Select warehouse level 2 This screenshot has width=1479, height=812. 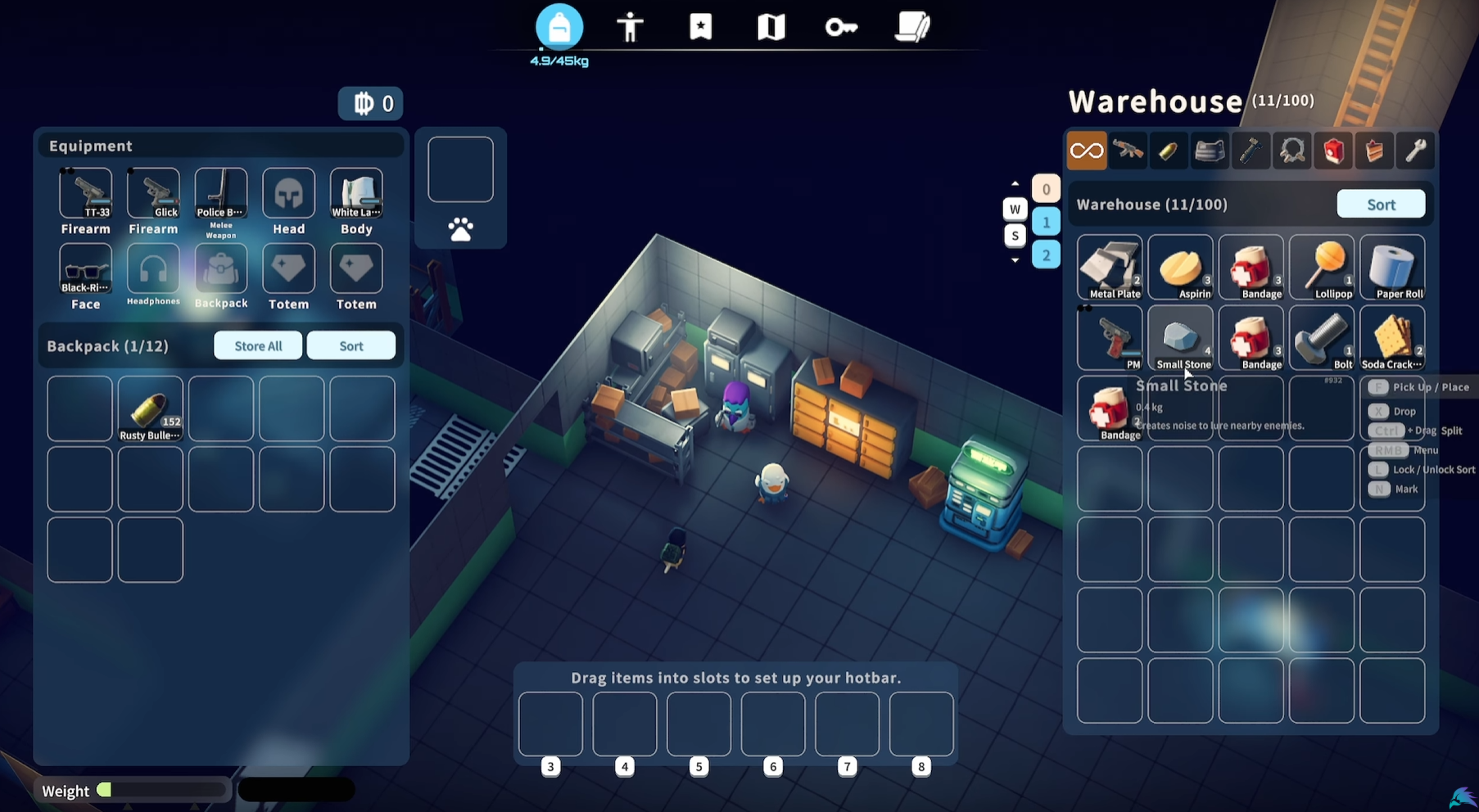pyautogui.click(x=1047, y=255)
